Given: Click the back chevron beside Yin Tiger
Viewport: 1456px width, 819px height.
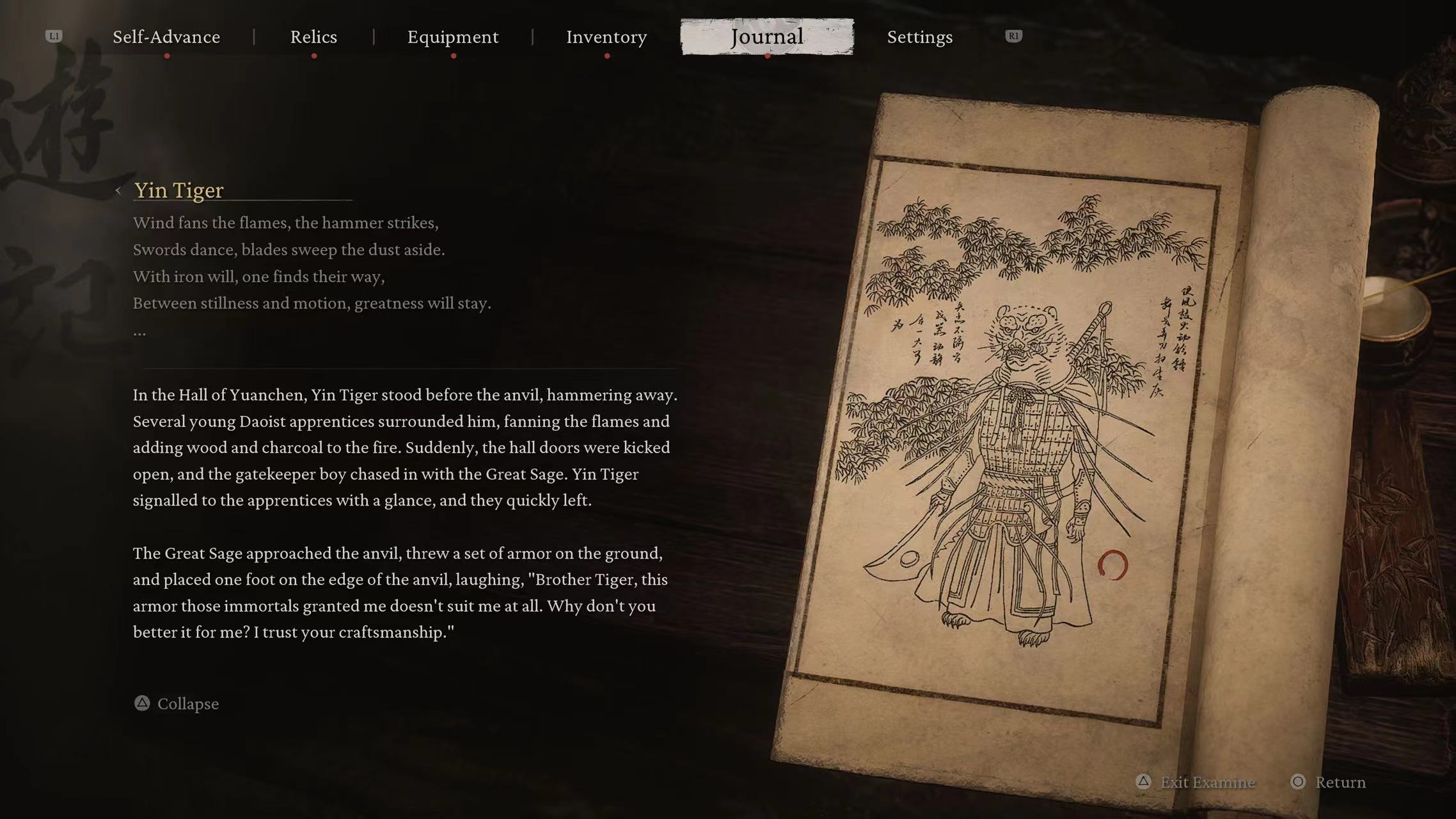Looking at the screenshot, I should (119, 190).
